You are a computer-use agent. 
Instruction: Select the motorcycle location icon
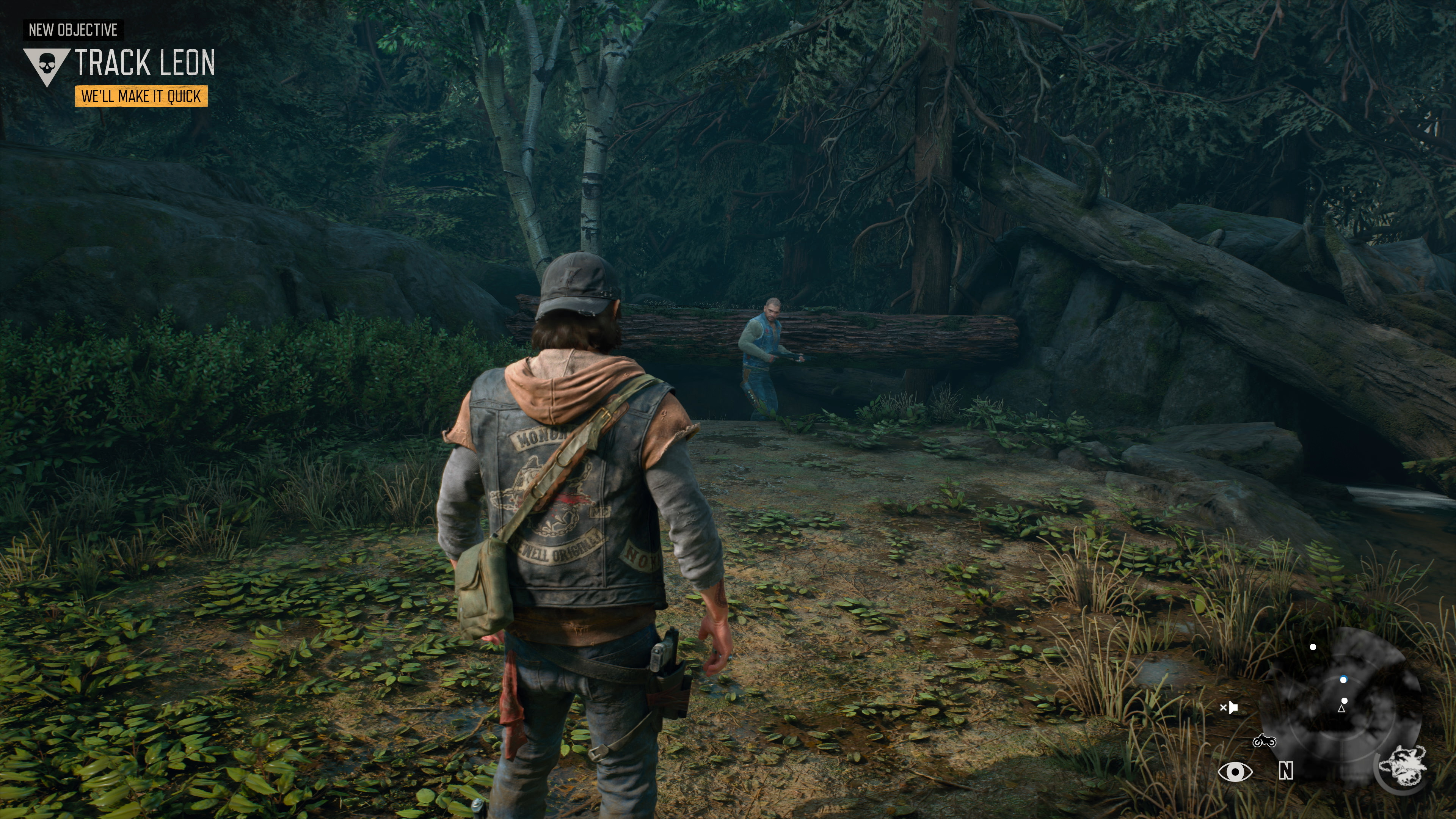click(1264, 741)
